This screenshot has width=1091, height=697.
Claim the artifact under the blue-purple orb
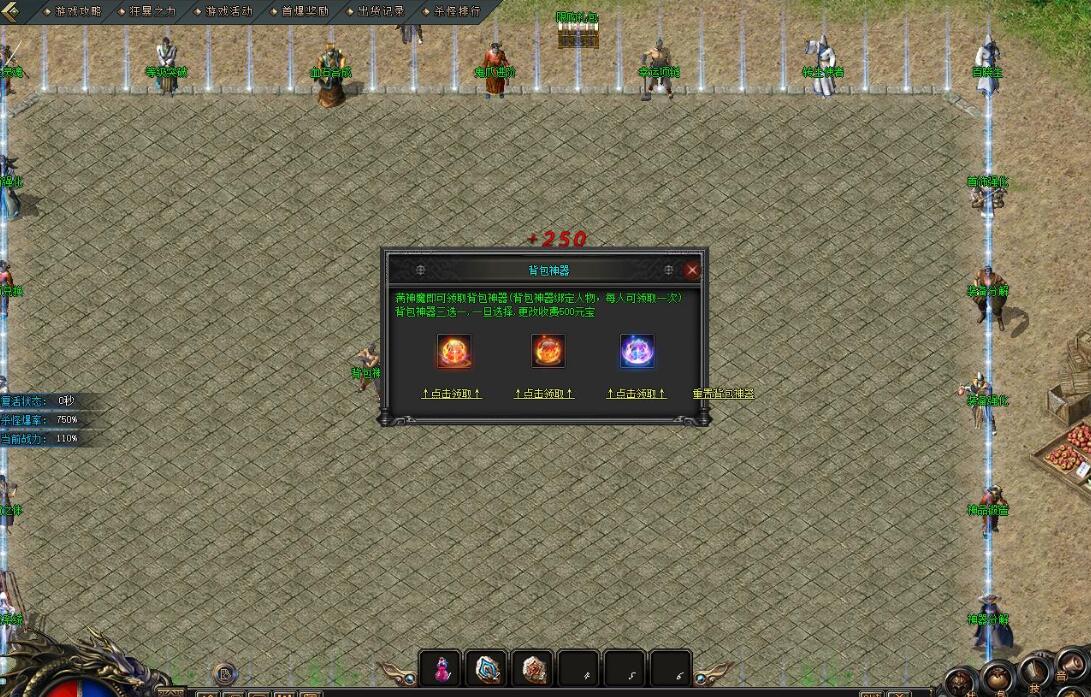pyautogui.click(x=636, y=394)
